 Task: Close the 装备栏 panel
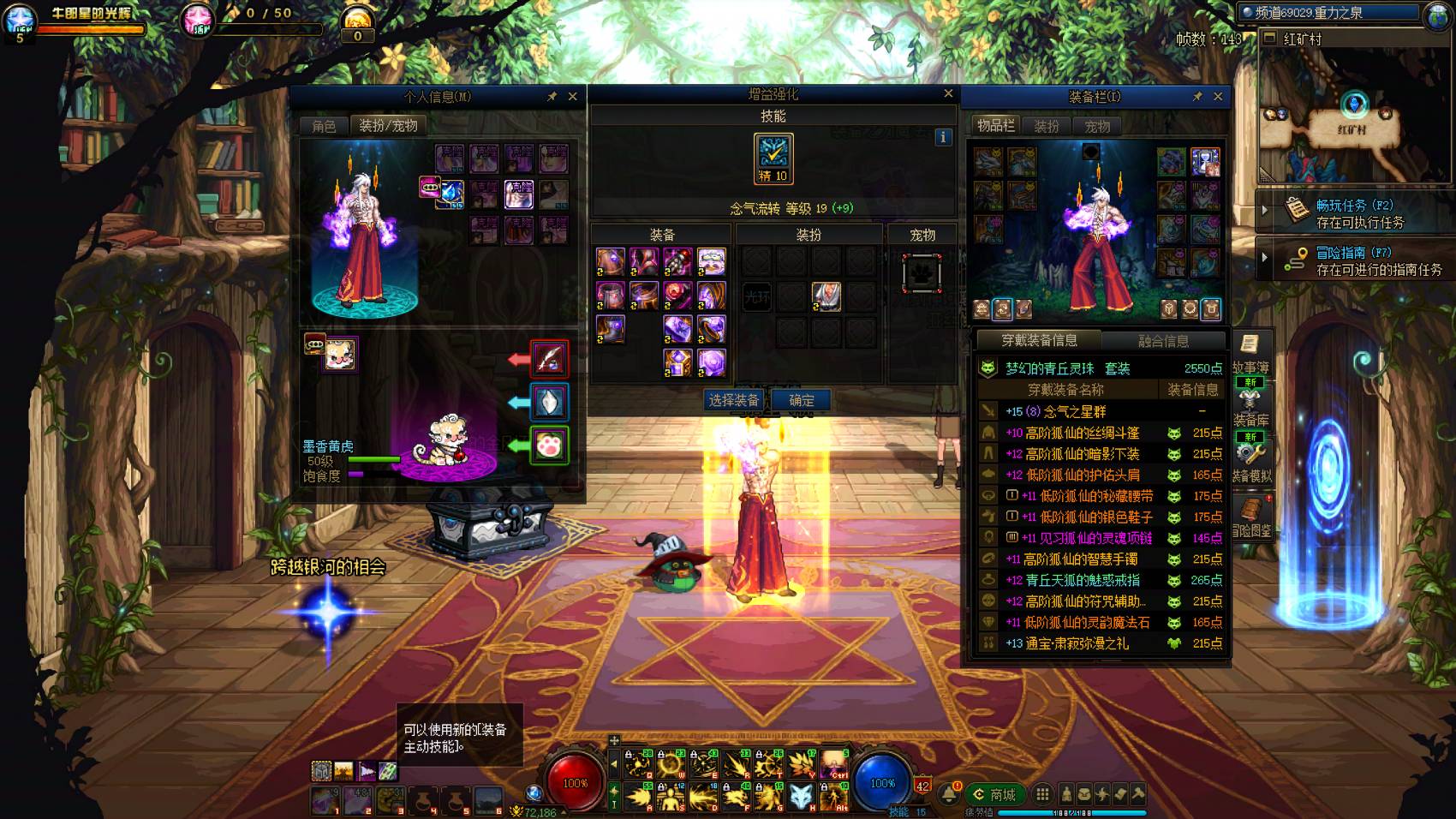click(1218, 97)
